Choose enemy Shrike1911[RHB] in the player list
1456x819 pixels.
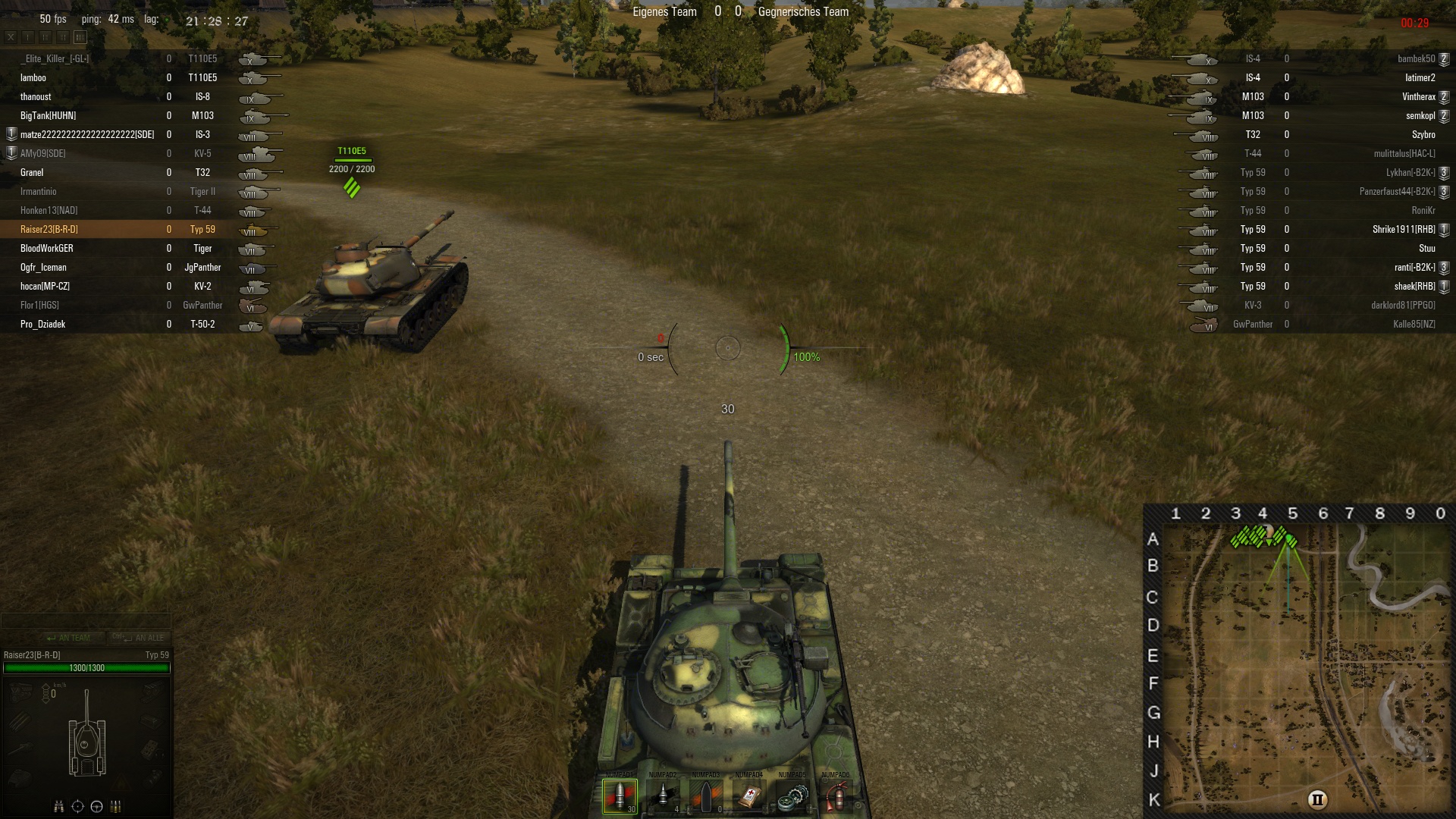[1404, 229]
